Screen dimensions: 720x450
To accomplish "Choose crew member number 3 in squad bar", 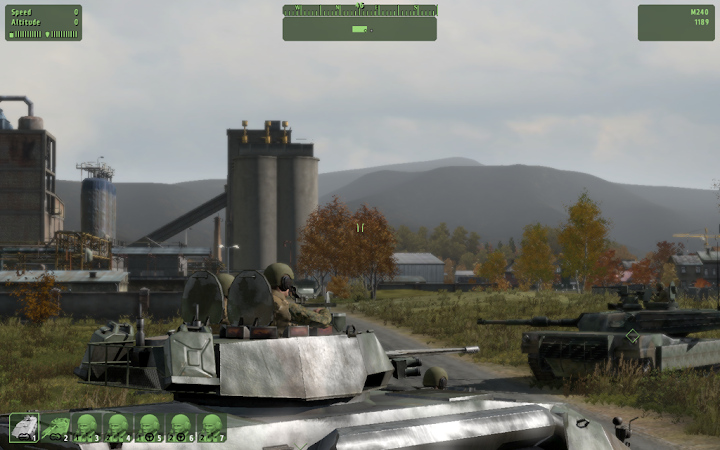I will click(87, 427).
